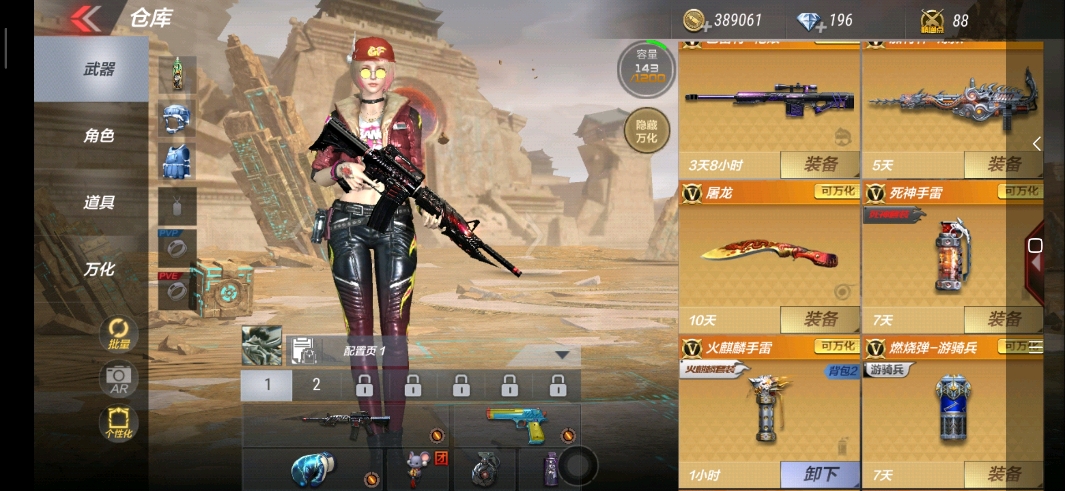Open the 角色 (Character) tab
Screen dimensions: 1065x491
point(98,136)
